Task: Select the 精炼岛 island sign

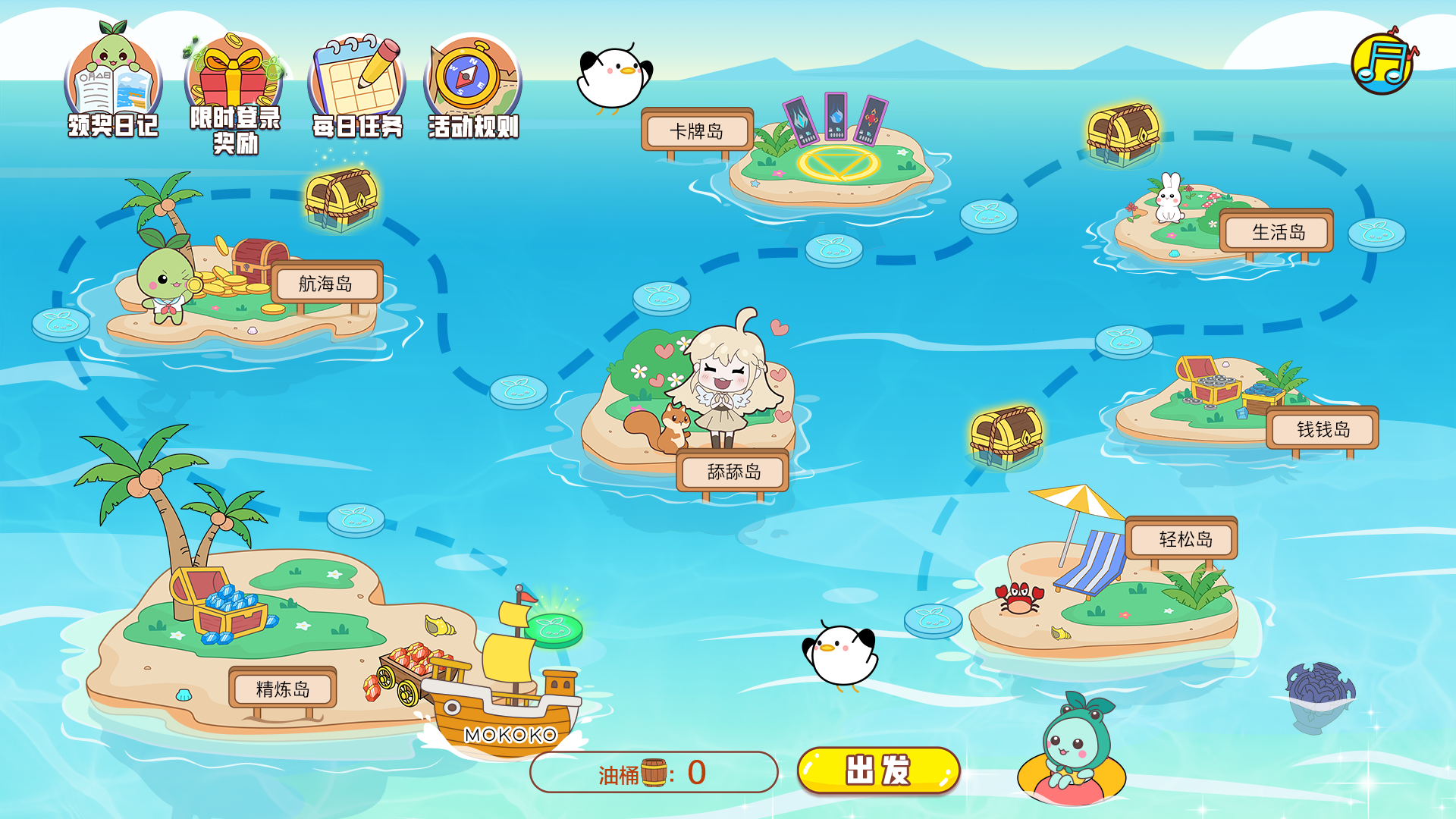Action: tap(283, 689)
